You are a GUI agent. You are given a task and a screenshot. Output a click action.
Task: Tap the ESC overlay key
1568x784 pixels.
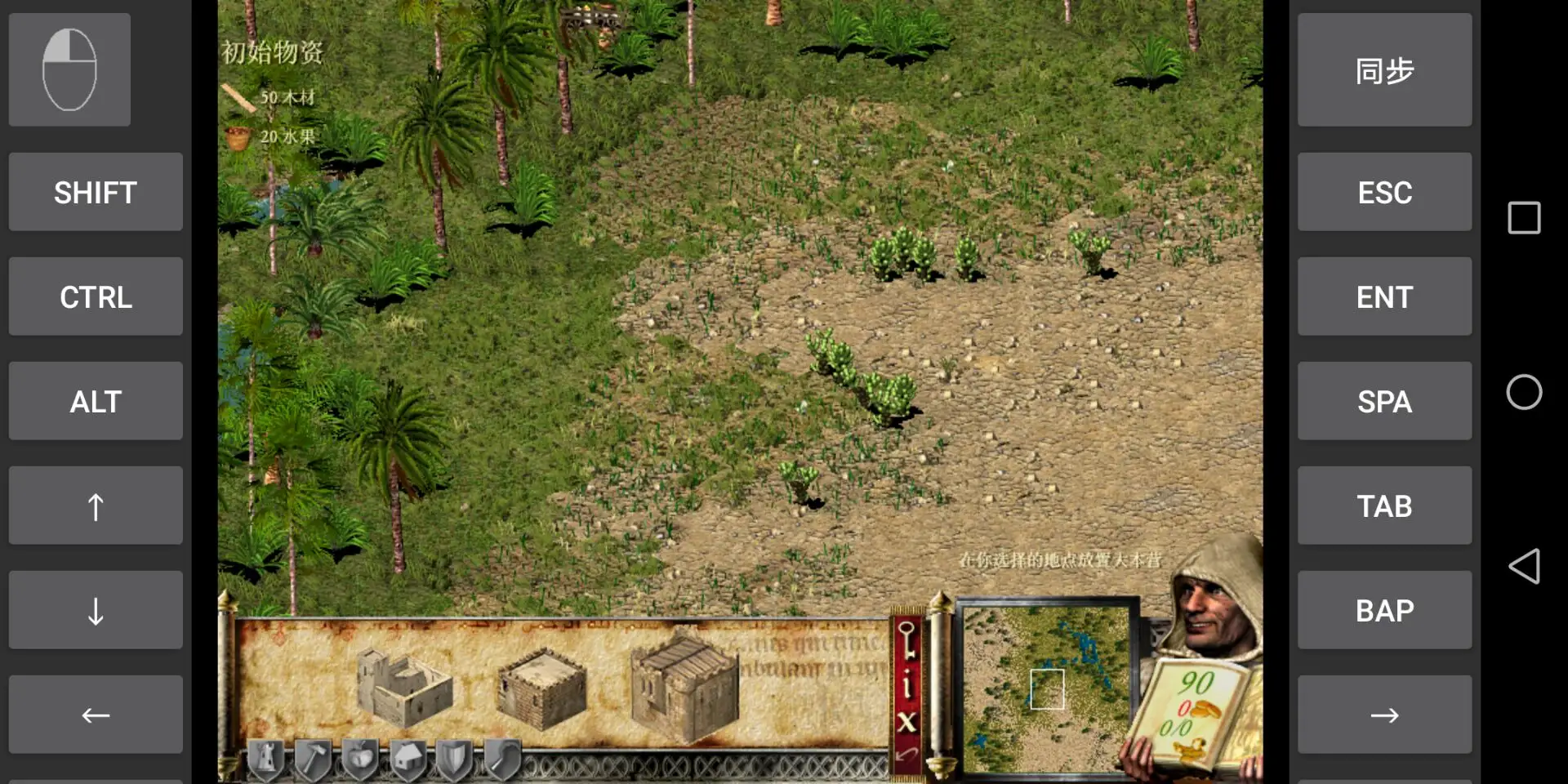pos(1384,192)
